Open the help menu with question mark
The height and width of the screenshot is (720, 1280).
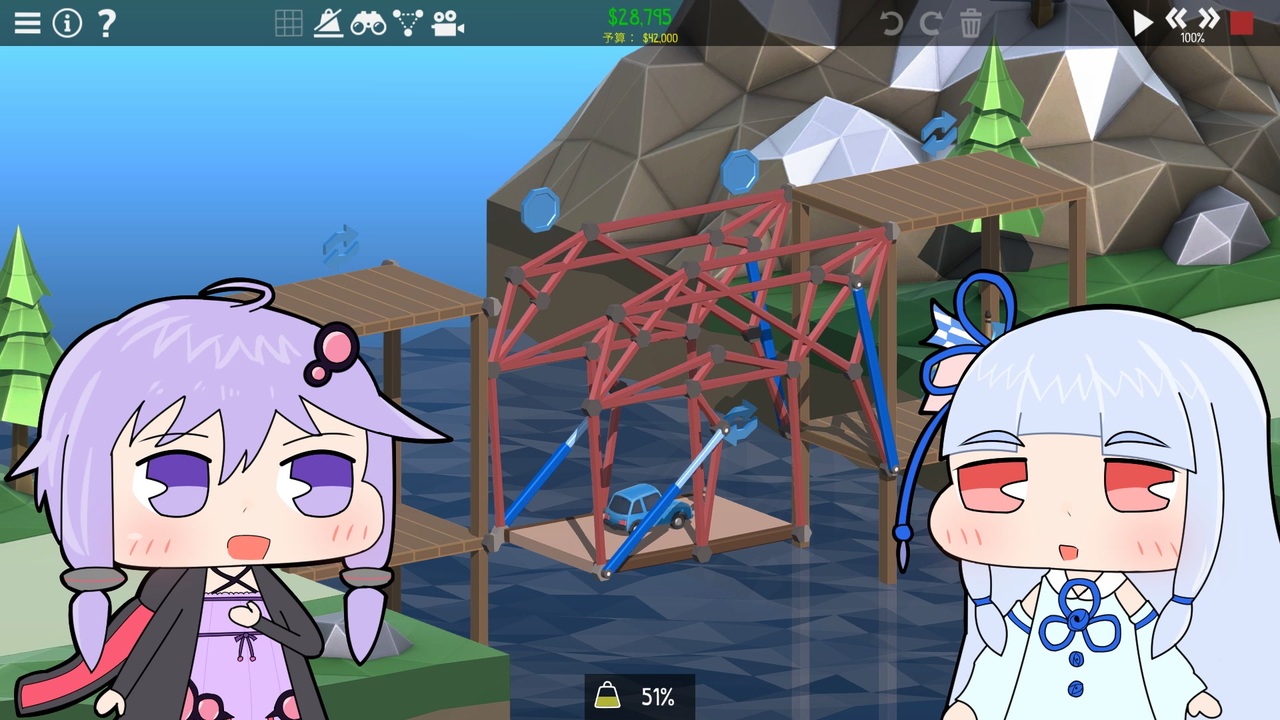point(107,24)
